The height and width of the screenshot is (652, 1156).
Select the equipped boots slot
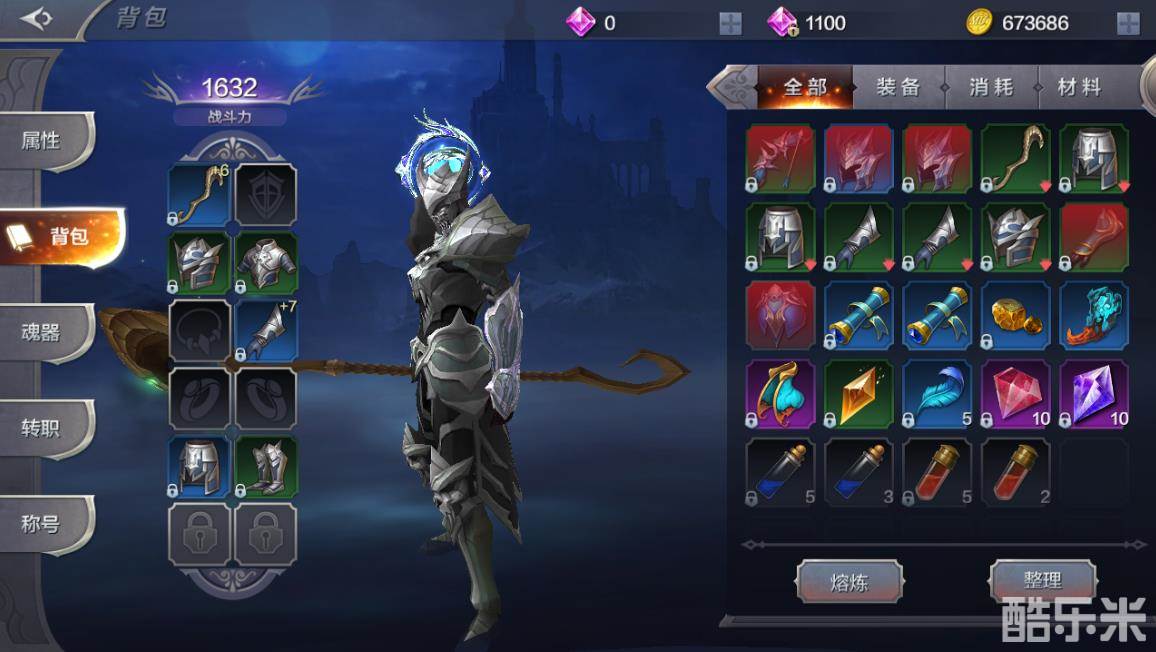(x=265, y=467)
